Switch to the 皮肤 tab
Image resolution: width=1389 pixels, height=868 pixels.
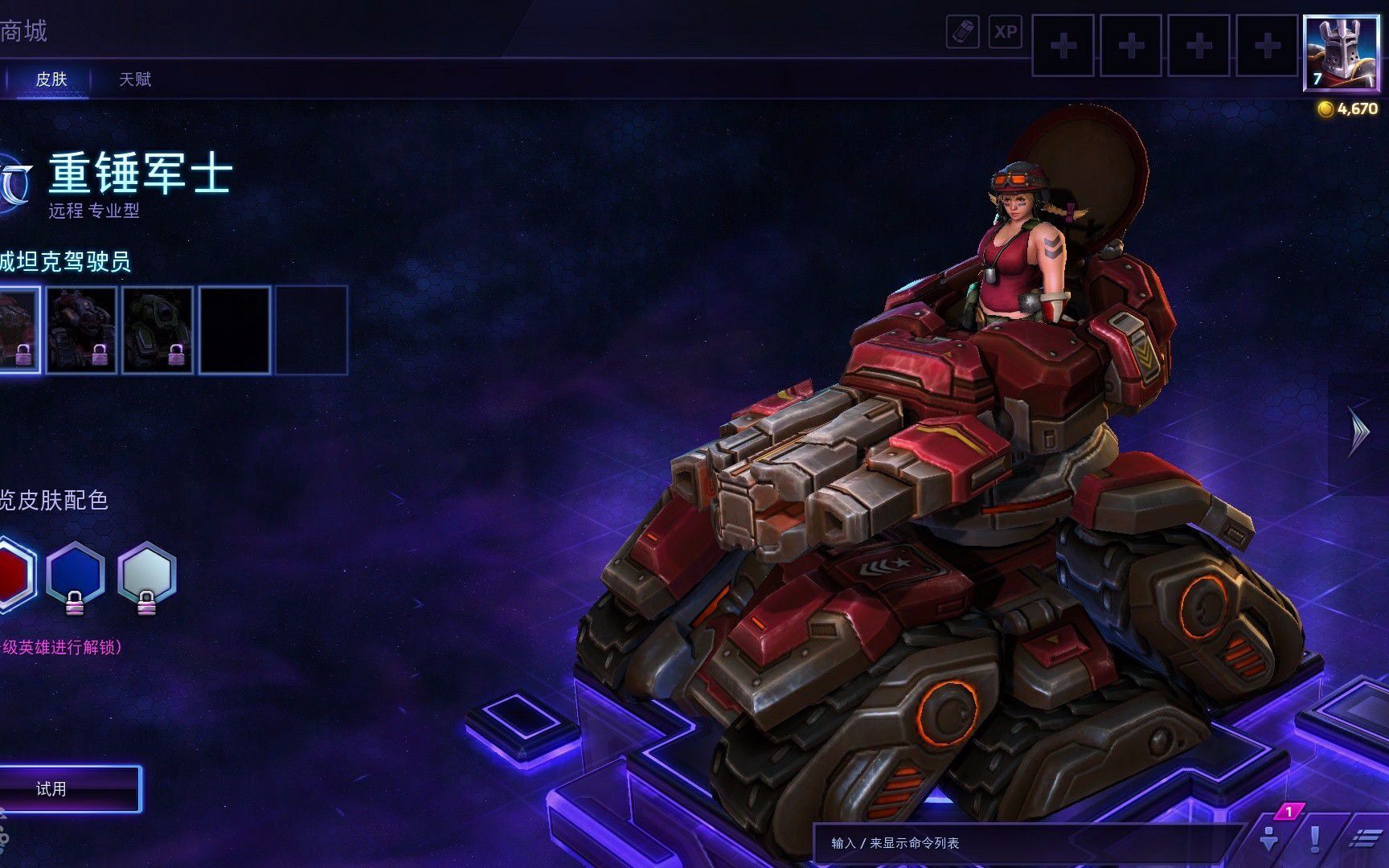[x=51, y=80]
